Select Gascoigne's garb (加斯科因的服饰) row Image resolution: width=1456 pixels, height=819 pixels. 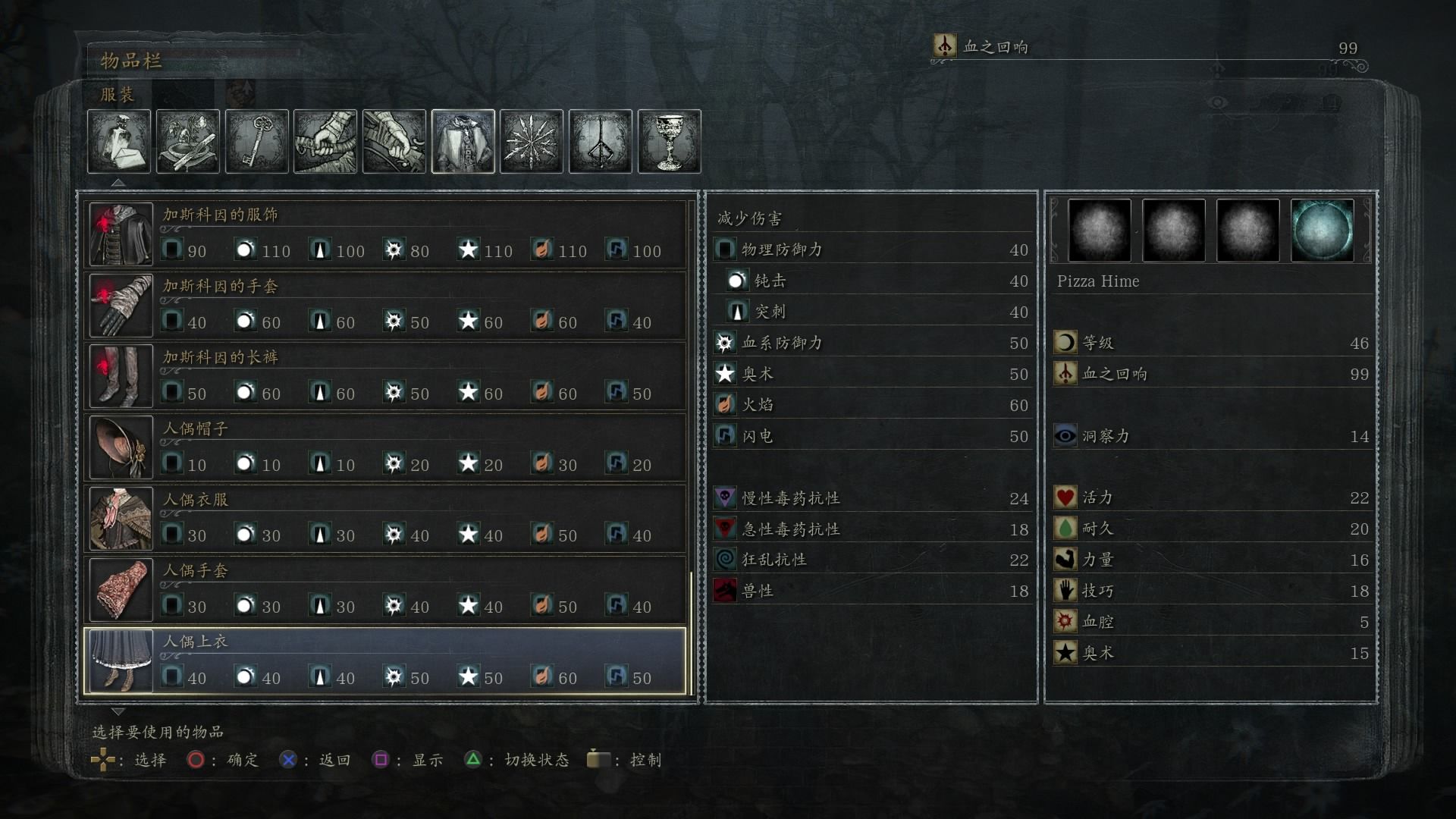(385, 235)
